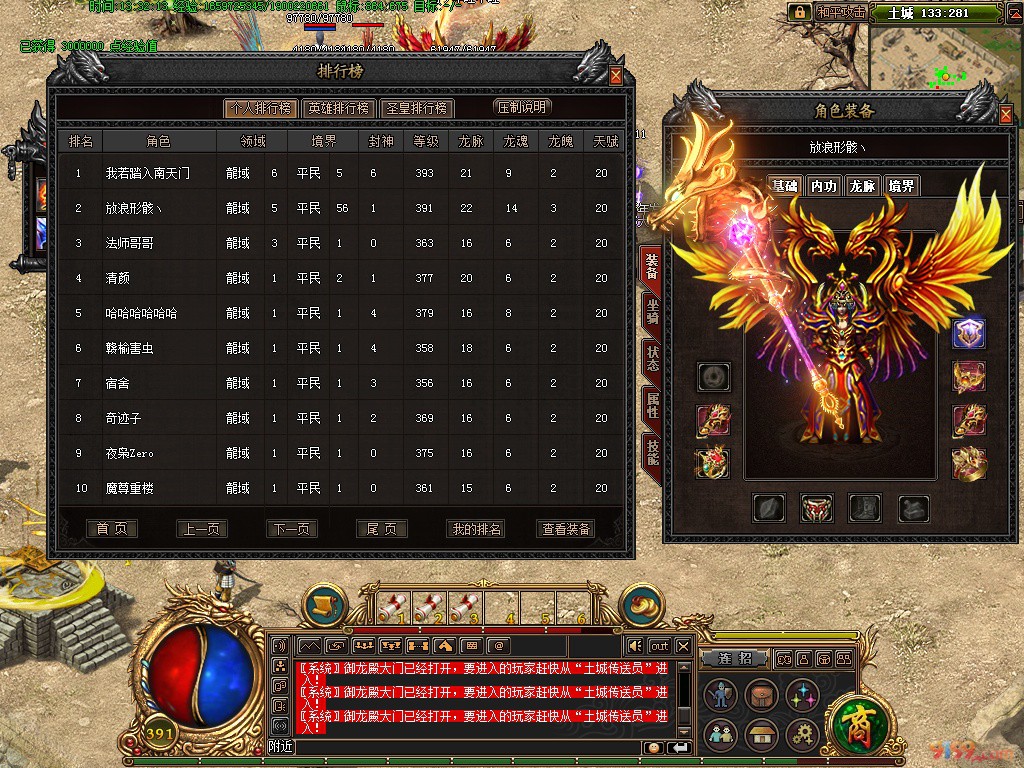This screenshot has width=1024, height=768.
Task: Open the 龙脉 tab in character panel
Action: tap(862, 186)
